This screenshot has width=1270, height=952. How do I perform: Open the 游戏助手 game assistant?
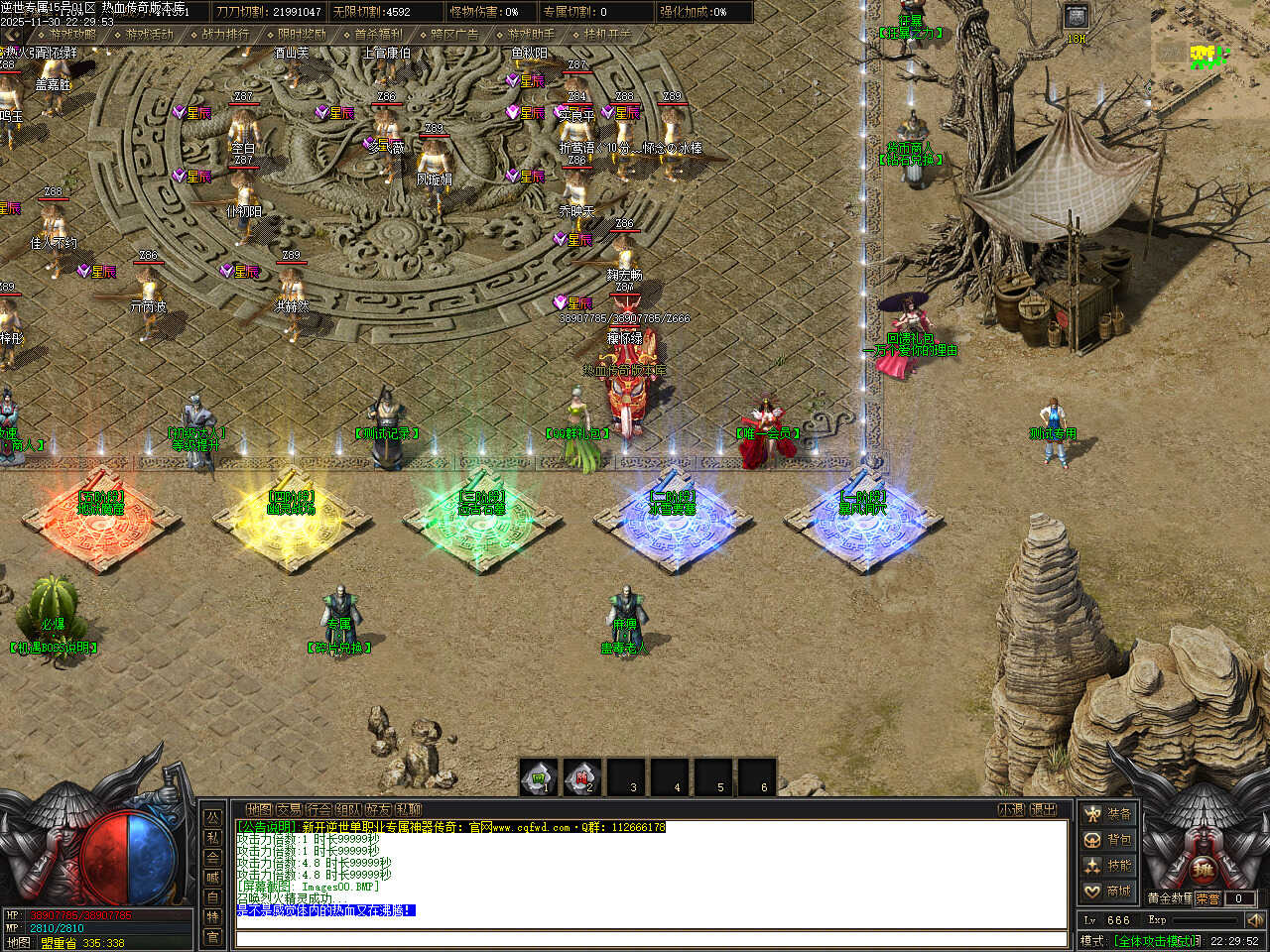click(x=531, y=35)
